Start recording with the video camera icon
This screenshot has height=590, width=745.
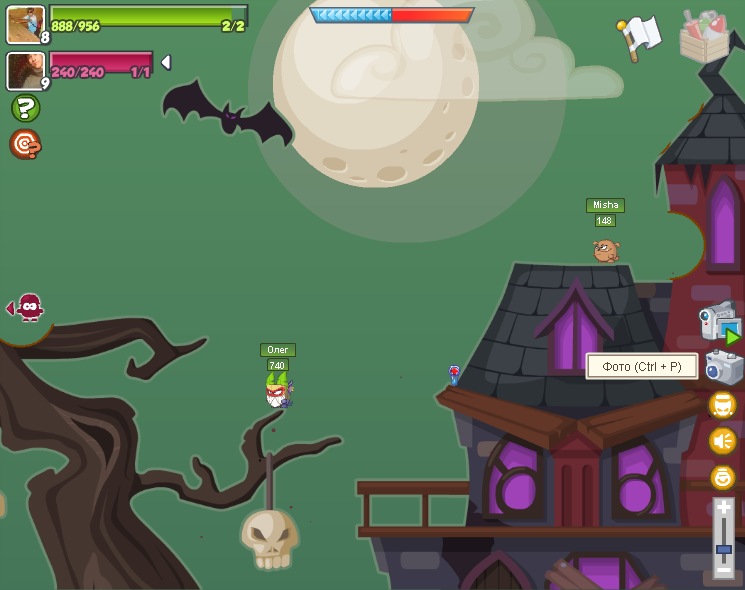718,322
